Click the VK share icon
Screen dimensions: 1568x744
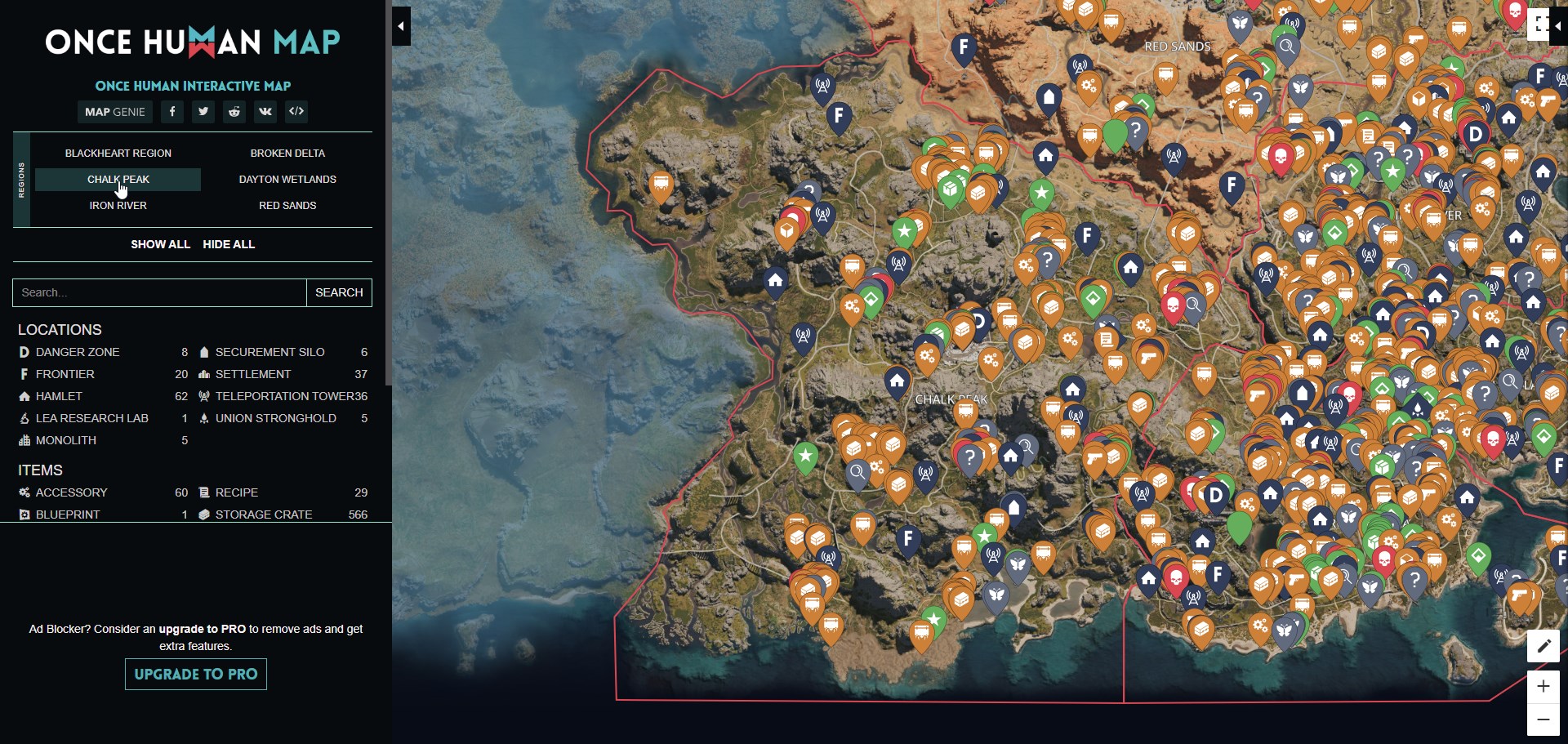pyautogui.click(x=265, y=112)
